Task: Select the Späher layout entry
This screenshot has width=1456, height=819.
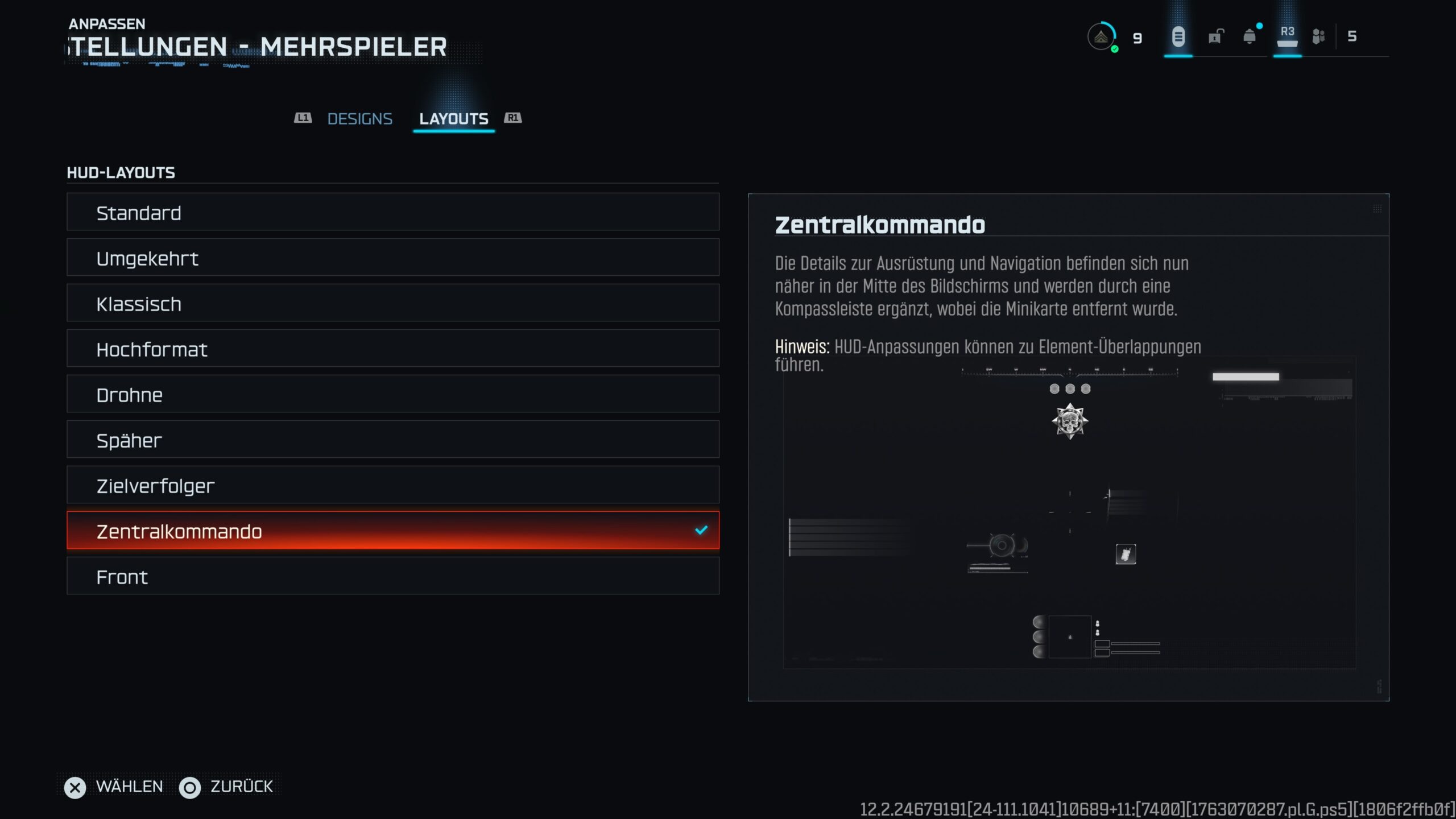Action: coord(392,440)
